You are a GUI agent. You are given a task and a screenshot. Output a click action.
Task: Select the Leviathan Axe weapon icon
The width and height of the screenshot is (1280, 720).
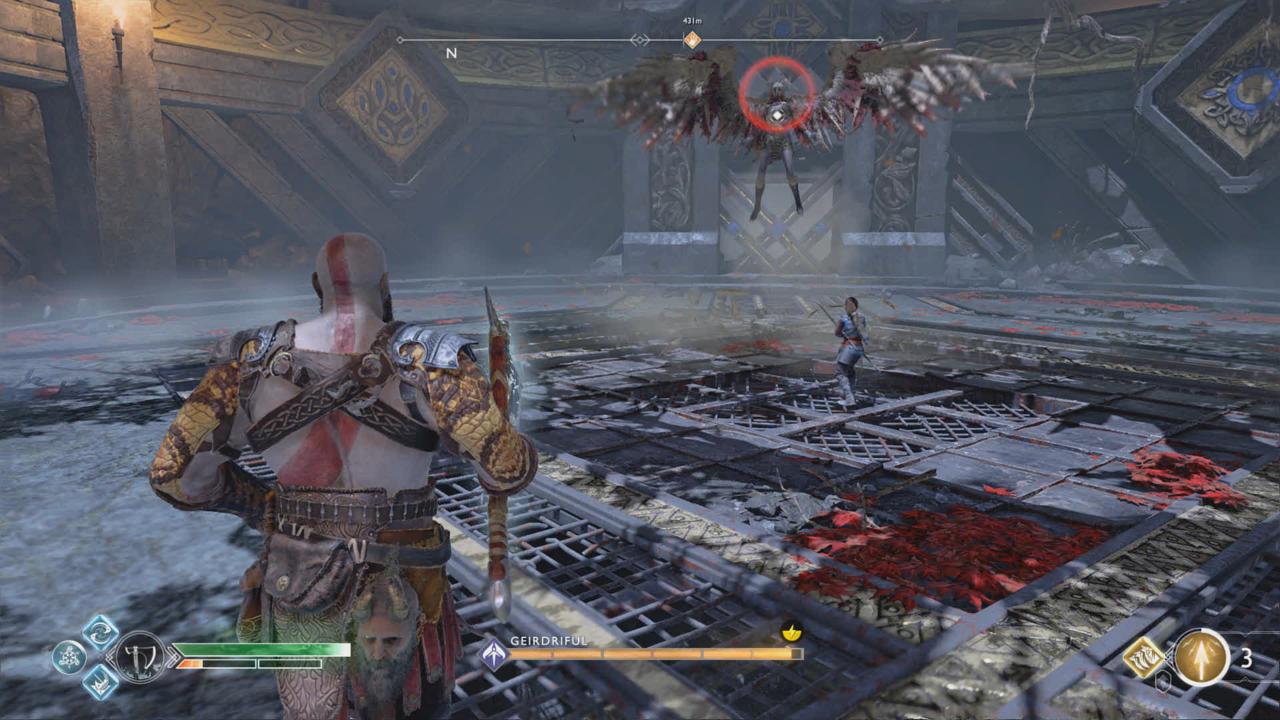pos(141,656)
